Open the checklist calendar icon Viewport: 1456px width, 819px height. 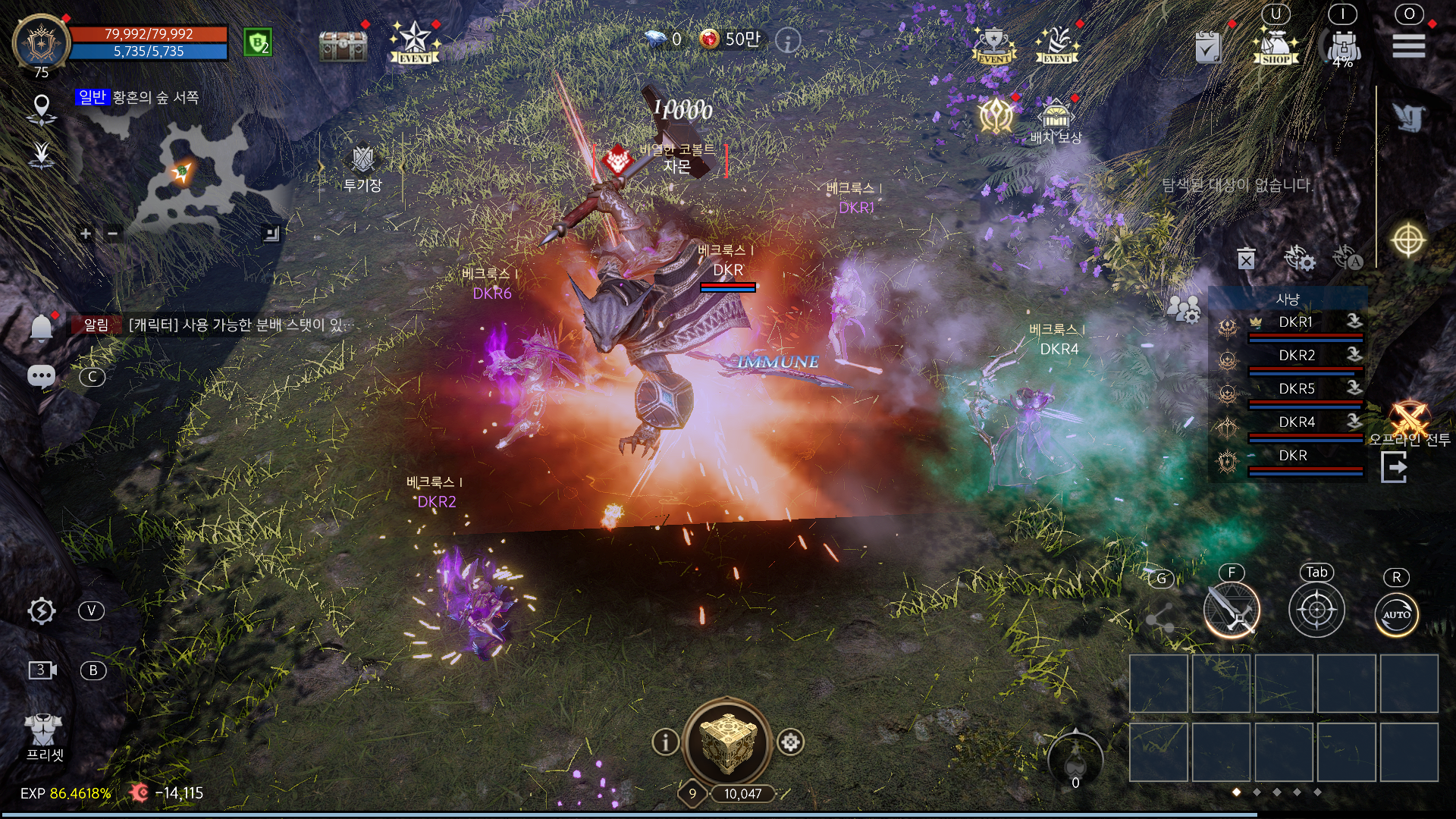point(1208,47)
